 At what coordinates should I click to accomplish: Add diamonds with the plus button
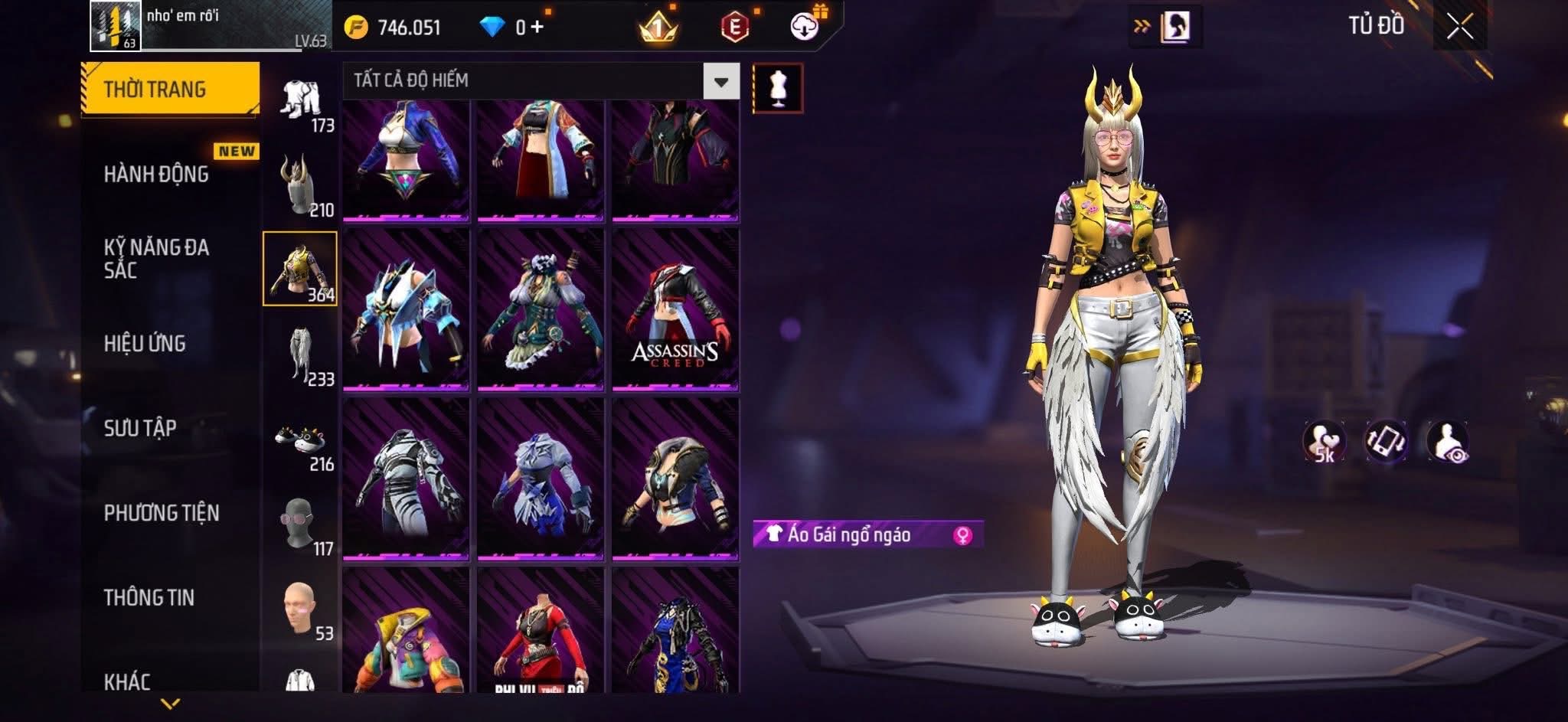[x=537, y=28]
